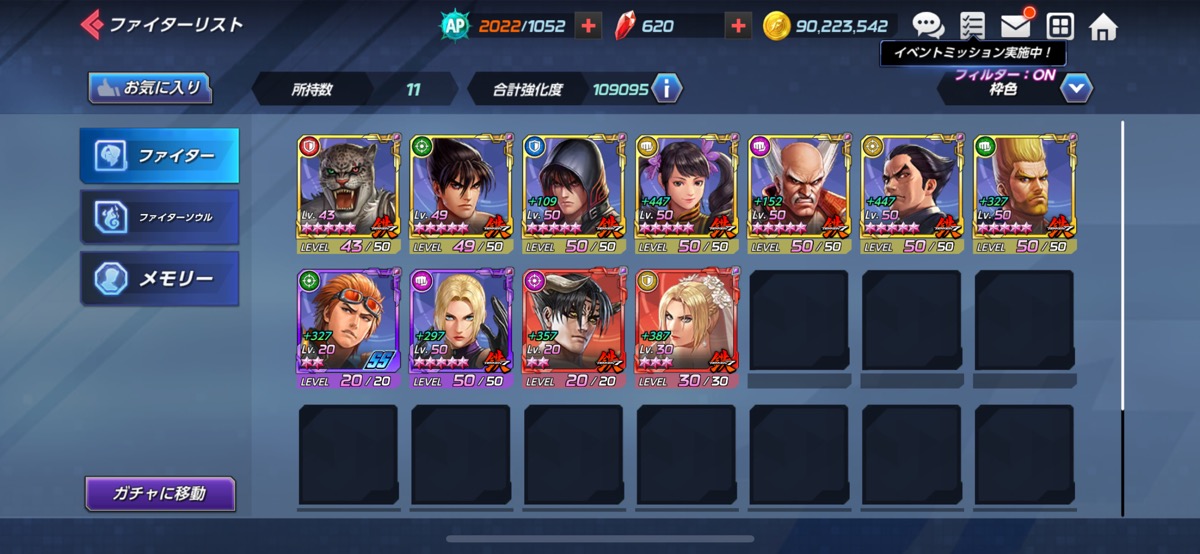This screenshot has width=1200, height=554.
Task: Return to the home screen
Action: click(1103, 26)
